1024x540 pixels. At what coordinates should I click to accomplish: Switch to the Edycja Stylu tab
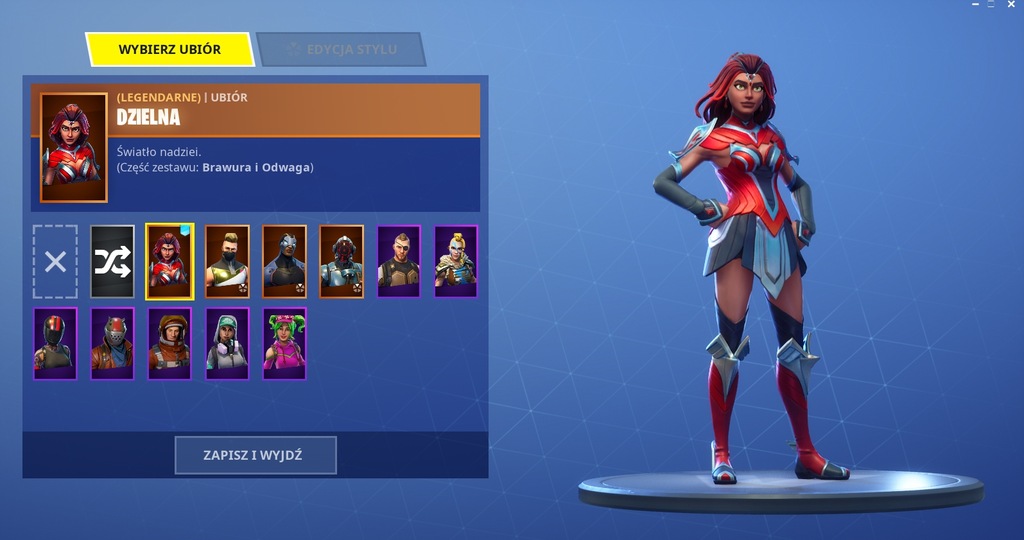[341, 49]
